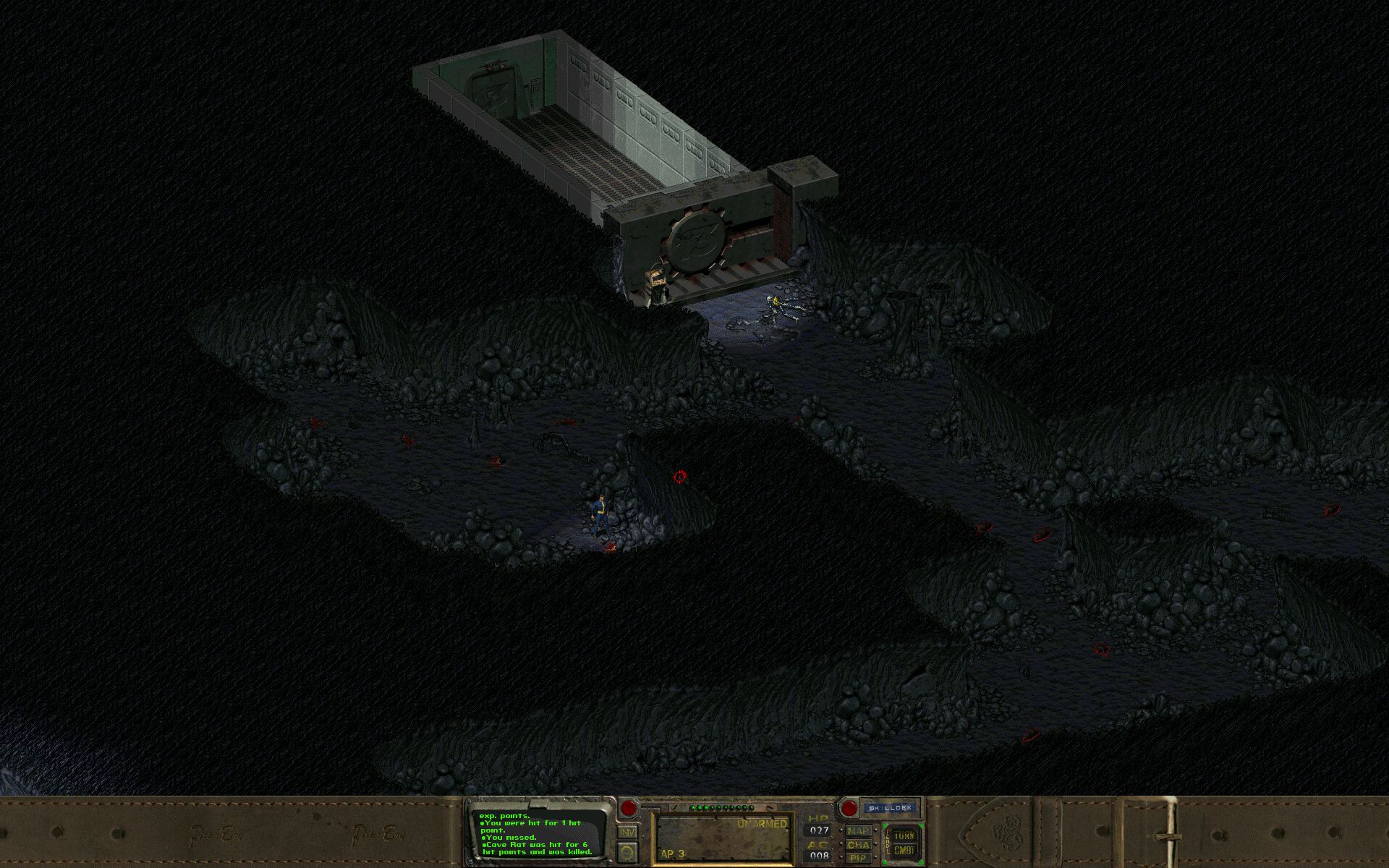Open the Skilldex panel

coord(892,807)
